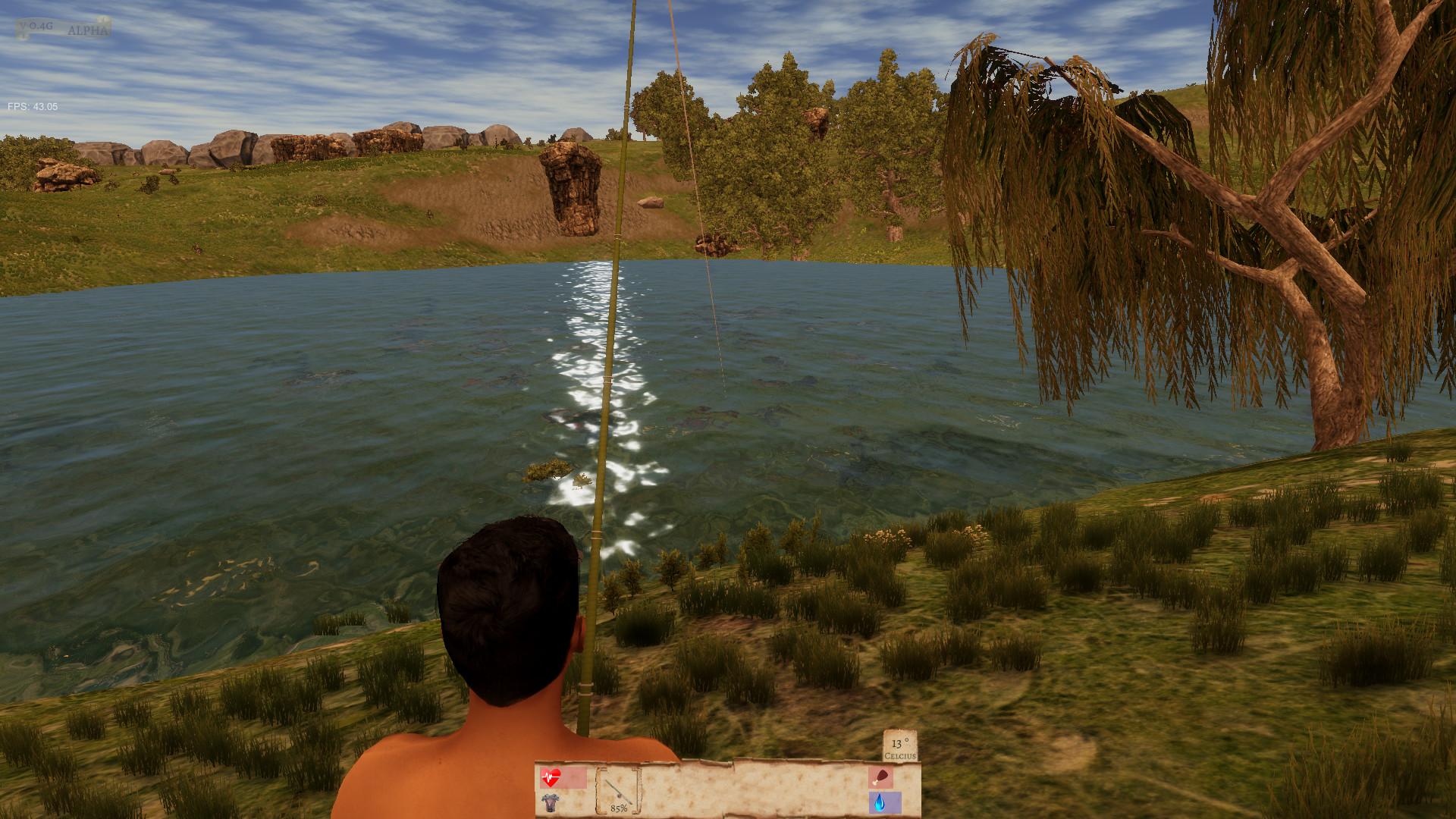Click the heartbeat line inside the health icon
The width and height of the screenshot is (1456, 819).
549,777
